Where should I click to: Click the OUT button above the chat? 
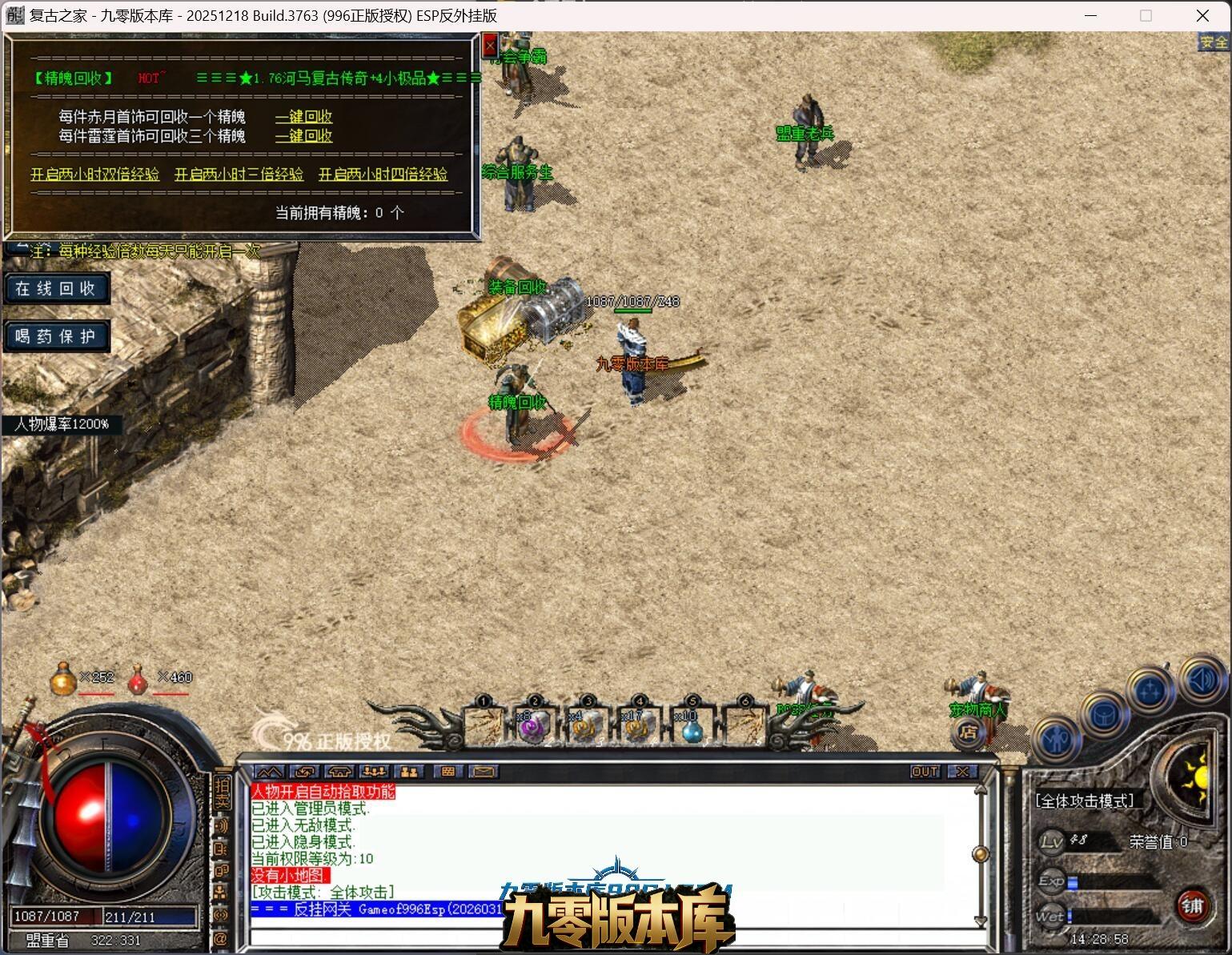coord(925,772)
